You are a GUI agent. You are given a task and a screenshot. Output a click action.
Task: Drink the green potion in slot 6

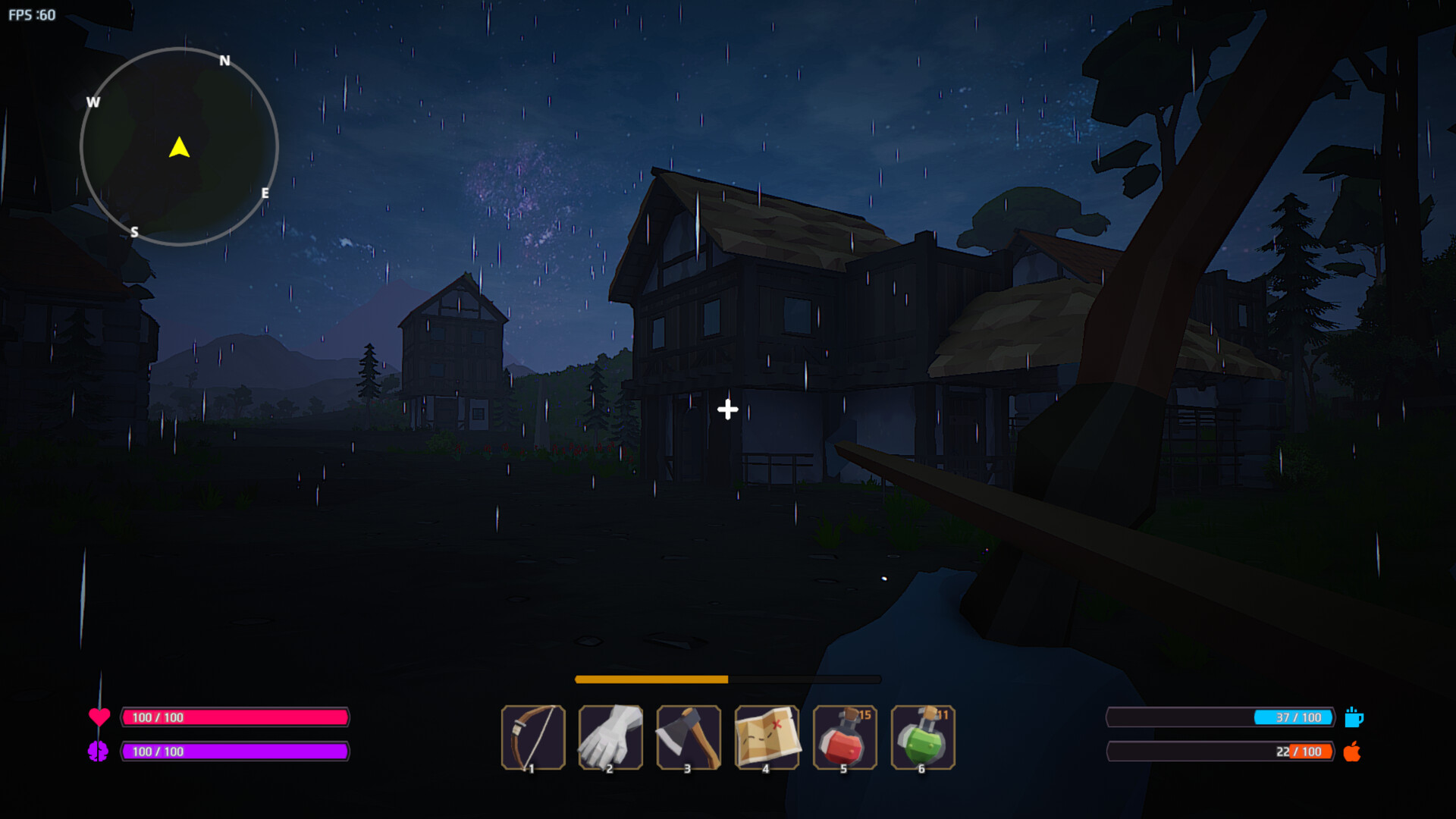click(x=922, y=737)
